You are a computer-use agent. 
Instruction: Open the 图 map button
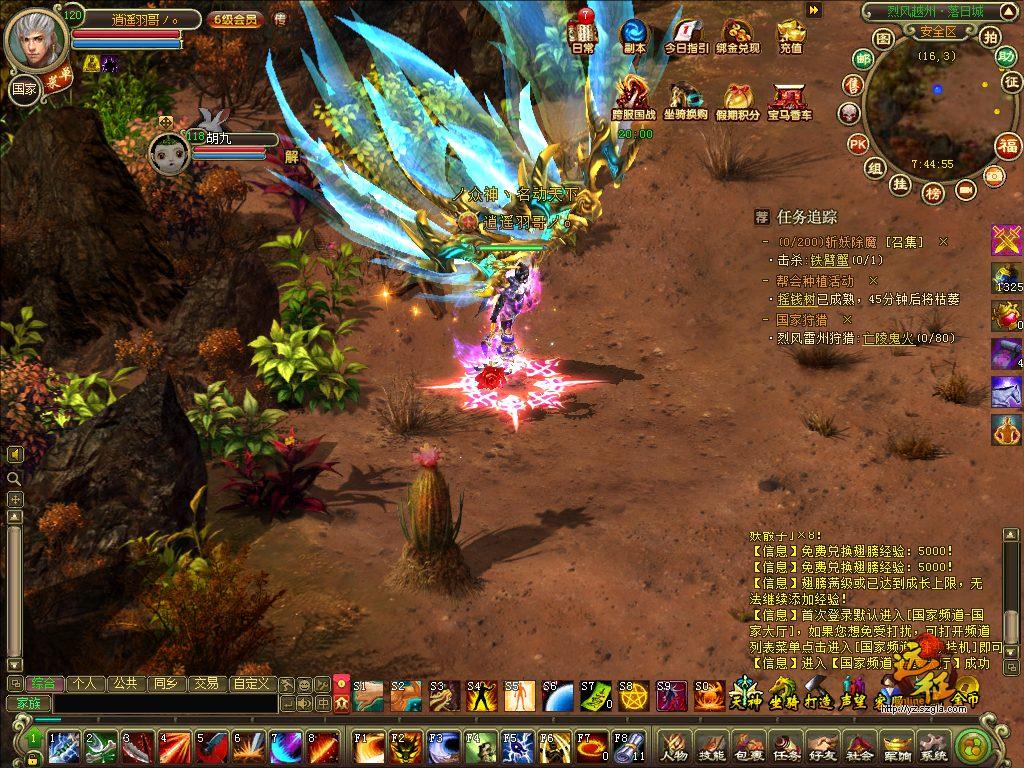(x=882, y=38)
